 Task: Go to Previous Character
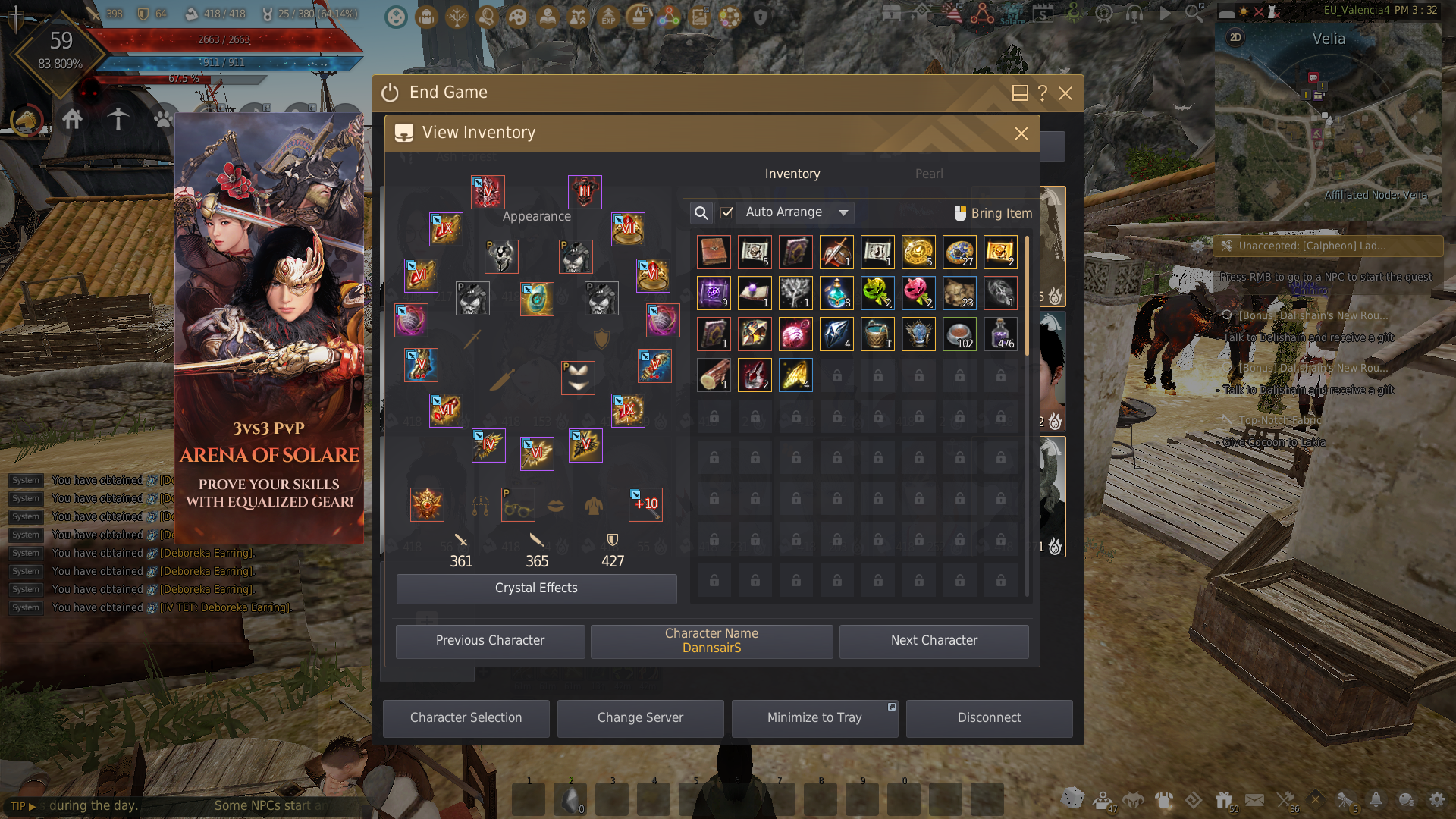click(490, 641)
